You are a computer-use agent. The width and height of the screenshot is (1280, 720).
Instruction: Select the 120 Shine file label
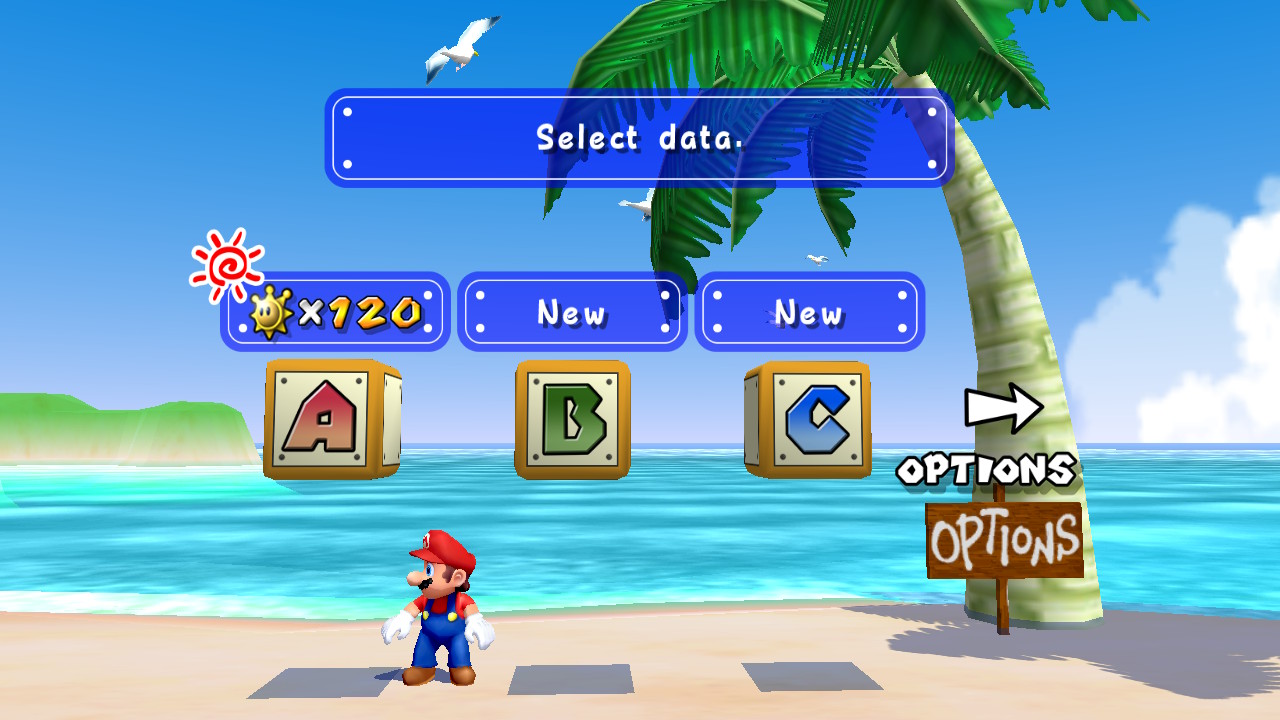(335, 312)
